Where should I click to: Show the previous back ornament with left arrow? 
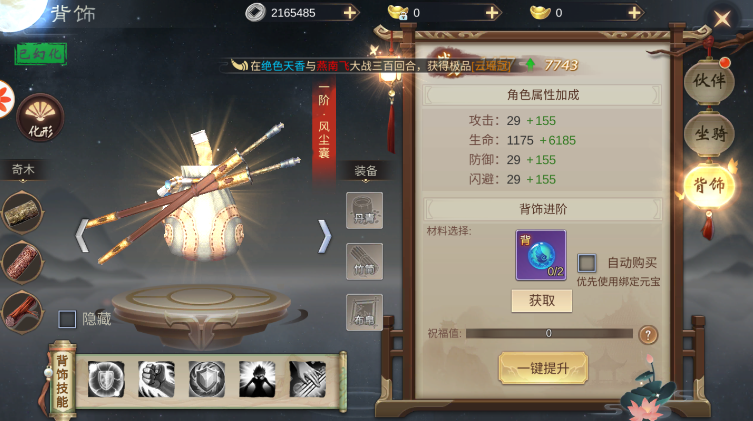tap(82, 236)
